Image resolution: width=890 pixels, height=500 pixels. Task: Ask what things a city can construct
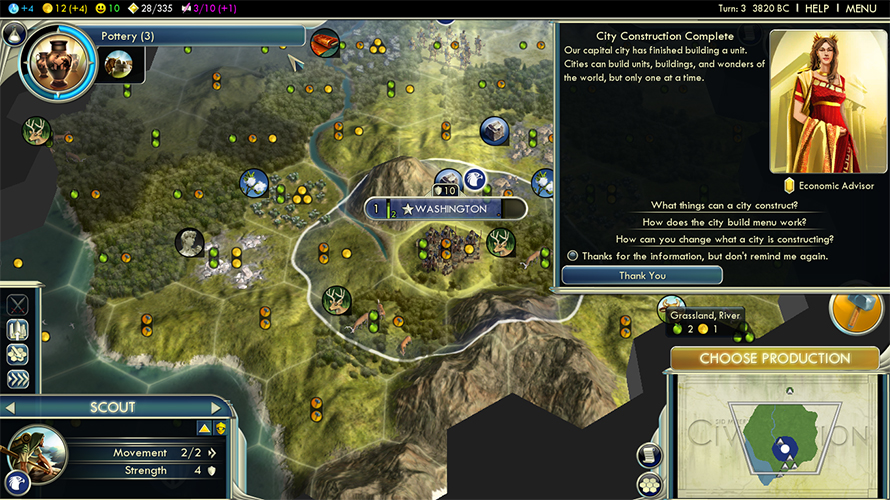[x=724, y=205]
